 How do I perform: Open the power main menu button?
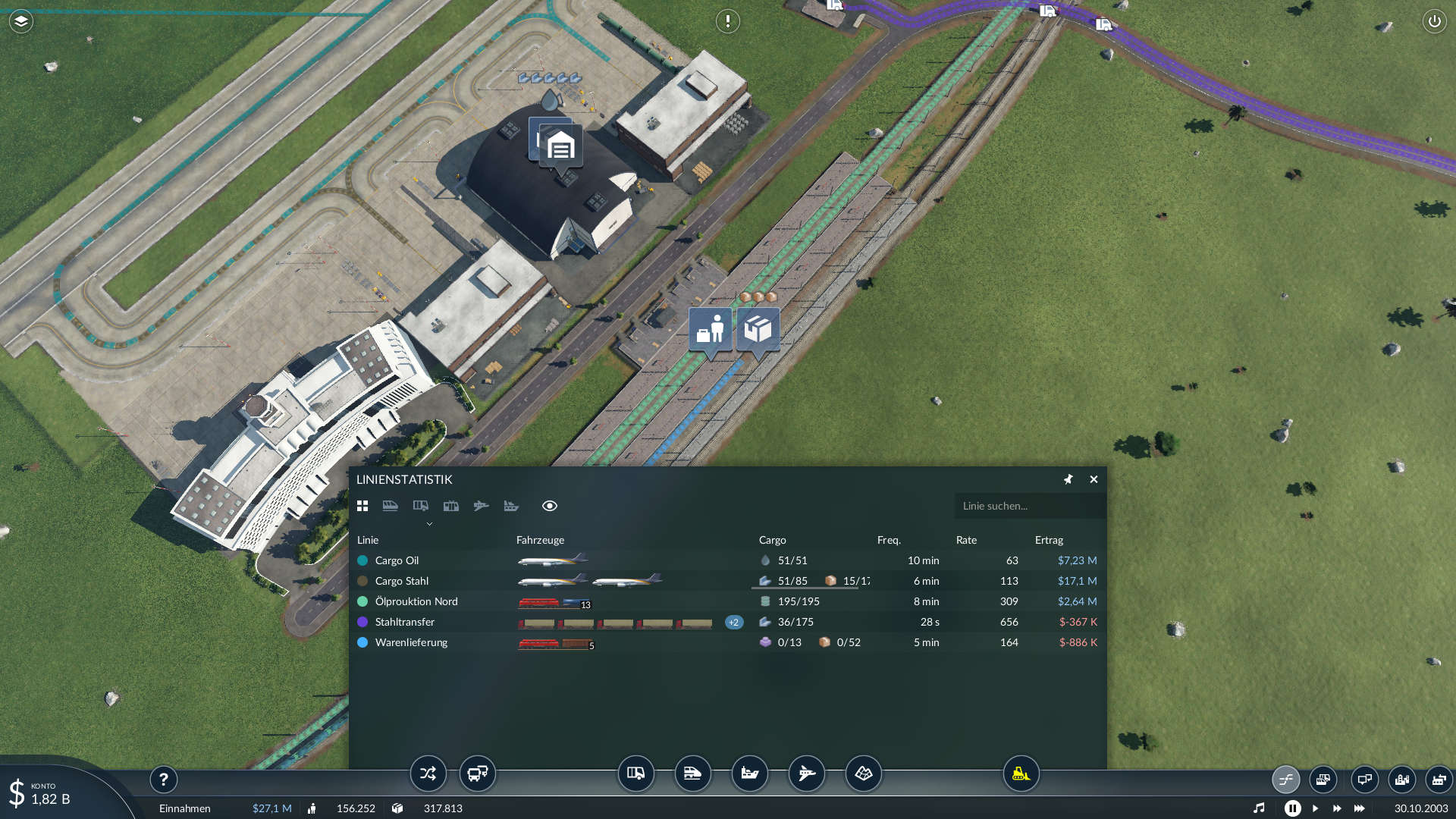pos(1434,21)
